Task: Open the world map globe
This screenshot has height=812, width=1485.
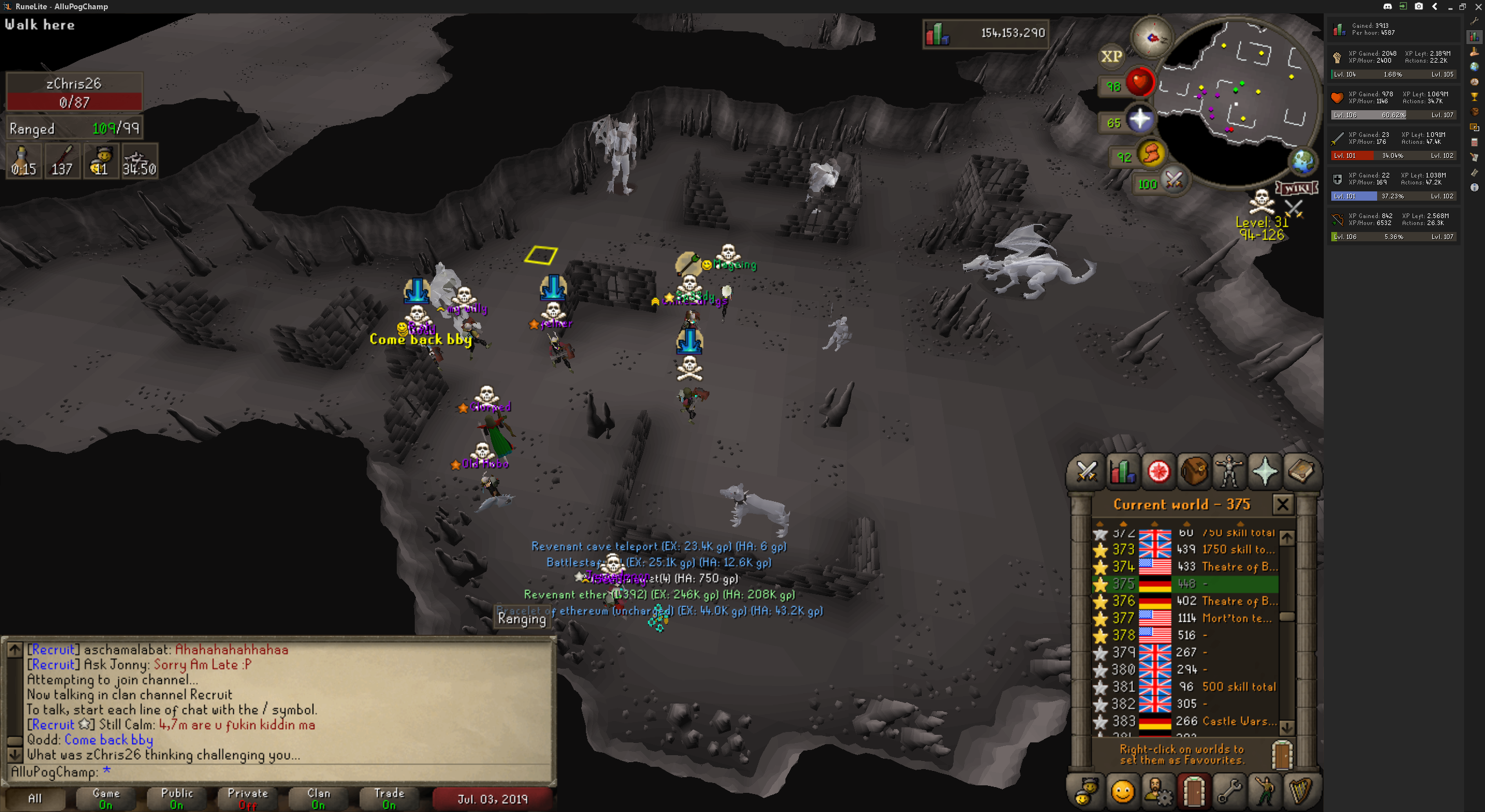Action: point(1302,161)
